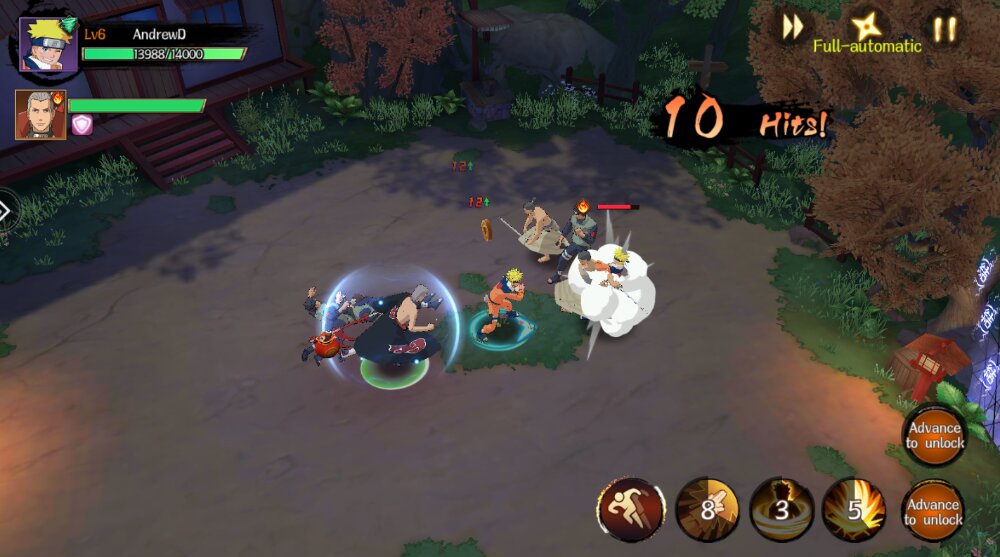Expand the side panel with diamond arrow
Image resolution: width=1000 pixels, height=557 pixels.
click(x=5, y=211)
